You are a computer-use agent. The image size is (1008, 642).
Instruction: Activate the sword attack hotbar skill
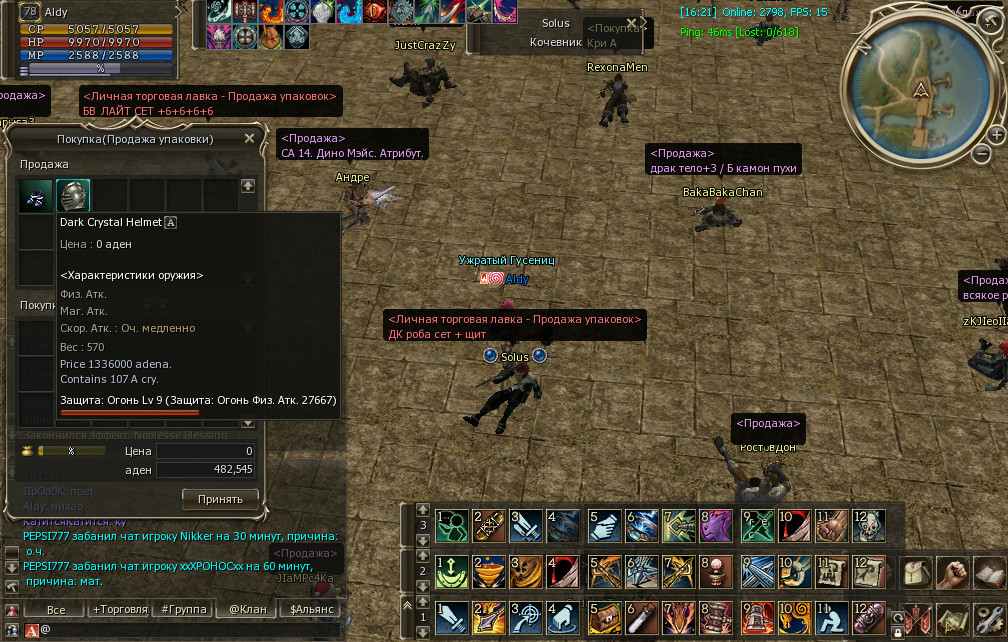452,619
